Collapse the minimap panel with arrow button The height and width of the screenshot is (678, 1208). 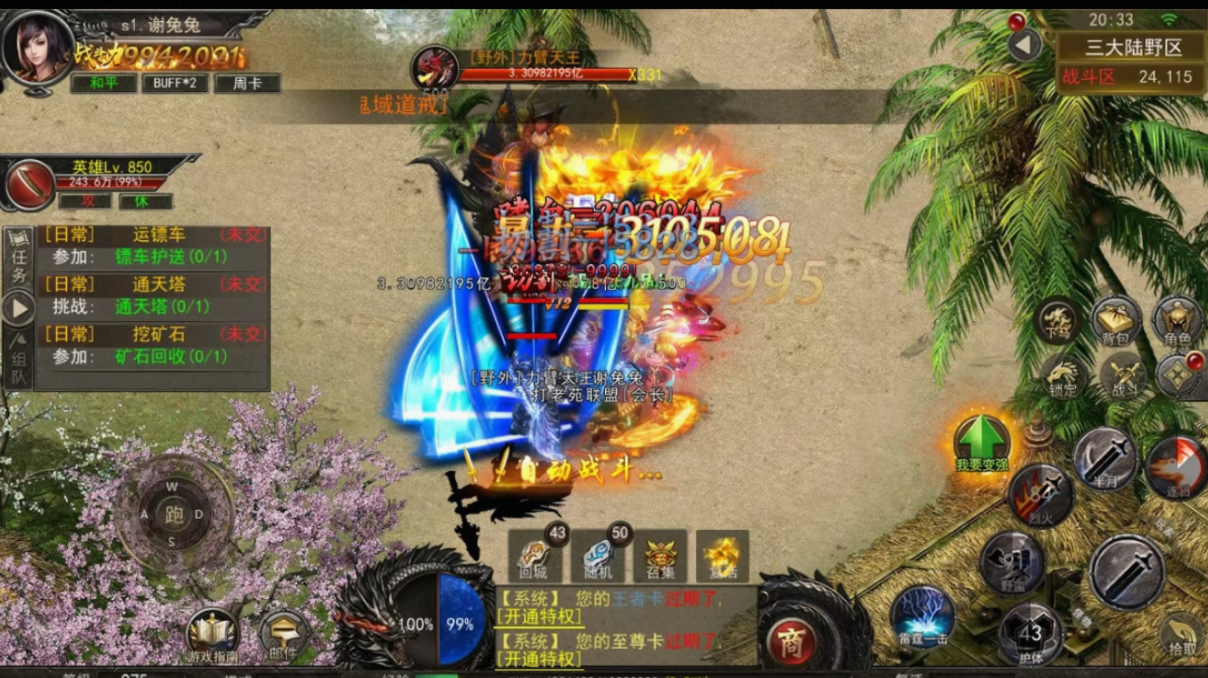click(x=1023, y=45)
